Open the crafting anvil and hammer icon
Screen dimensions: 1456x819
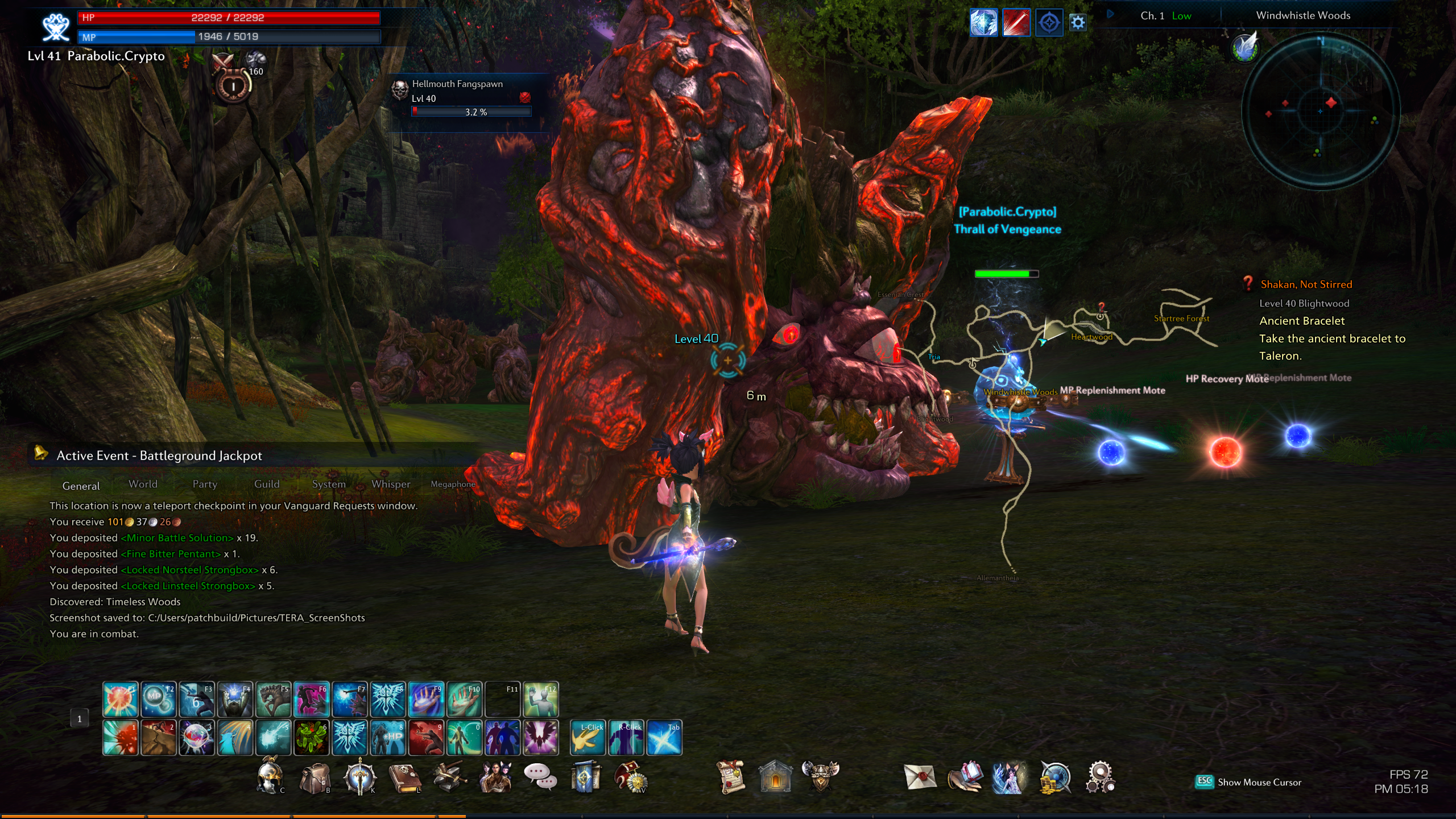coord(449,777)
